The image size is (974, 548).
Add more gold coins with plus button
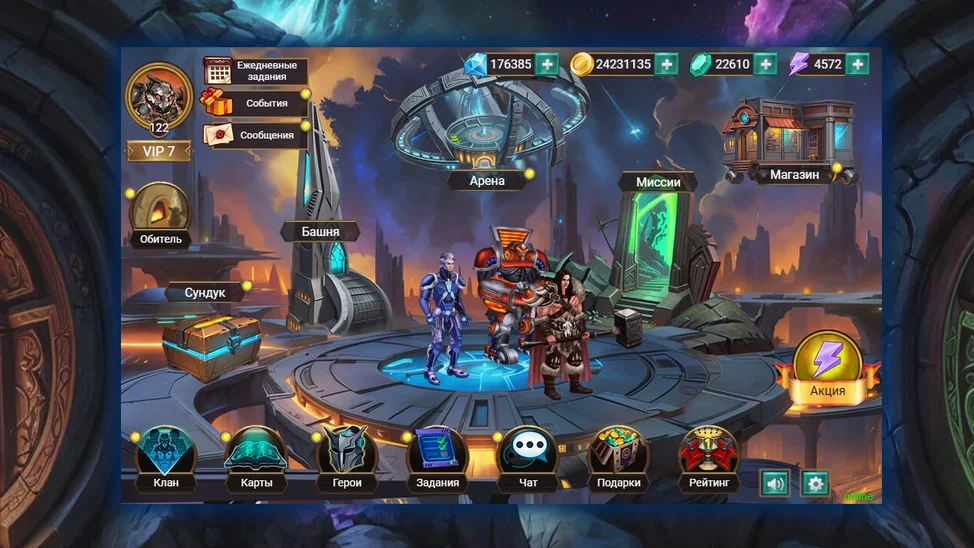tap(667, 64)
